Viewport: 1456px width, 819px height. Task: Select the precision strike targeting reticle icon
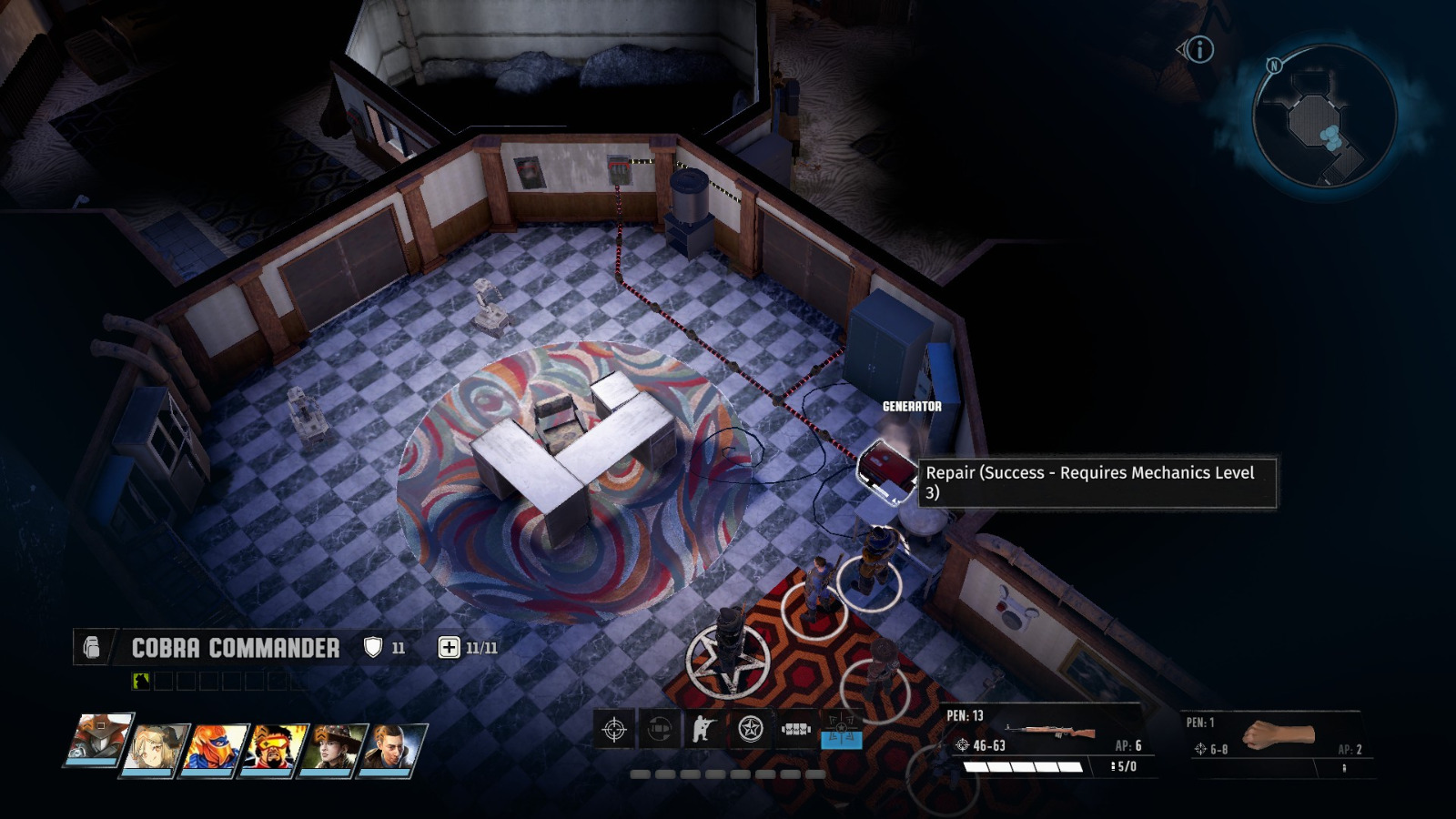click(x=613, y=728)
